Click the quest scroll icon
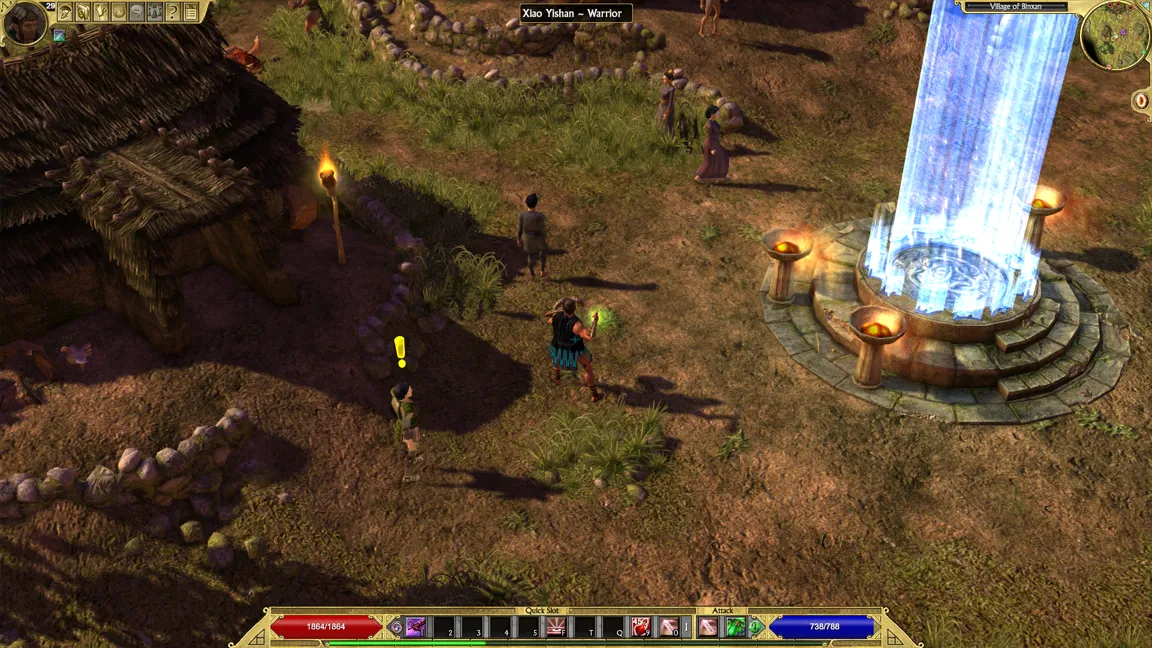Image resolution: width=1152 pixels, height=648 pixels. (x=101, y=12)
